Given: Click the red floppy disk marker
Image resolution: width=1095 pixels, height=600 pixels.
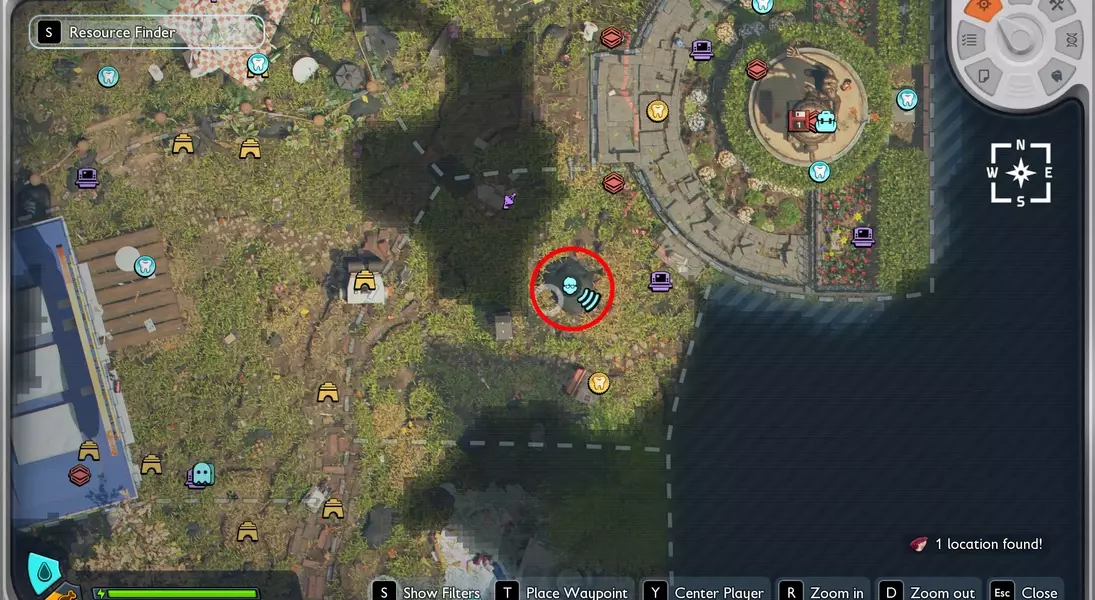Looking at the screenshot, I should pyautogui.click(x=799, y=122).
